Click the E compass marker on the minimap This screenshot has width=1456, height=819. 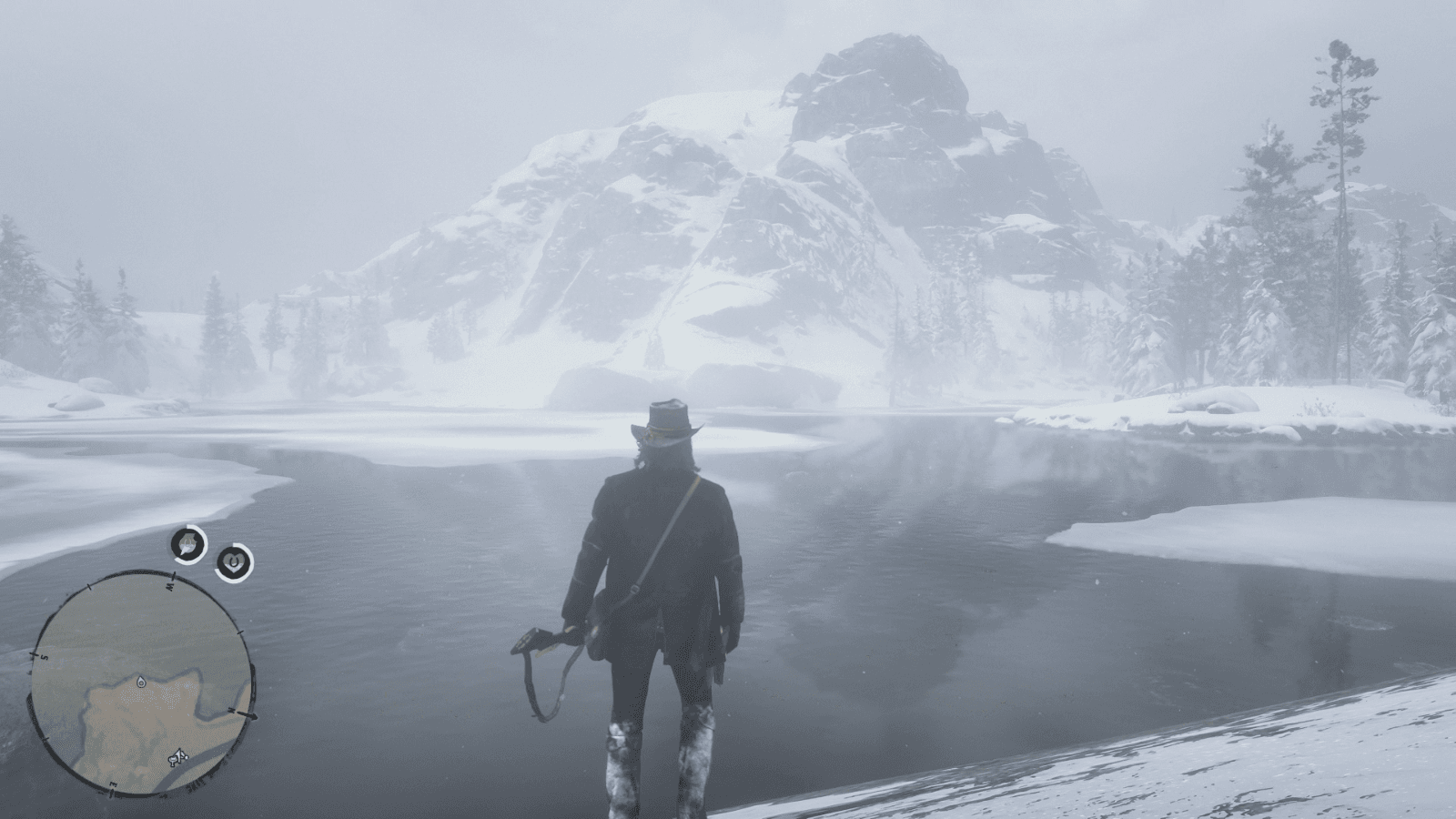112,784
